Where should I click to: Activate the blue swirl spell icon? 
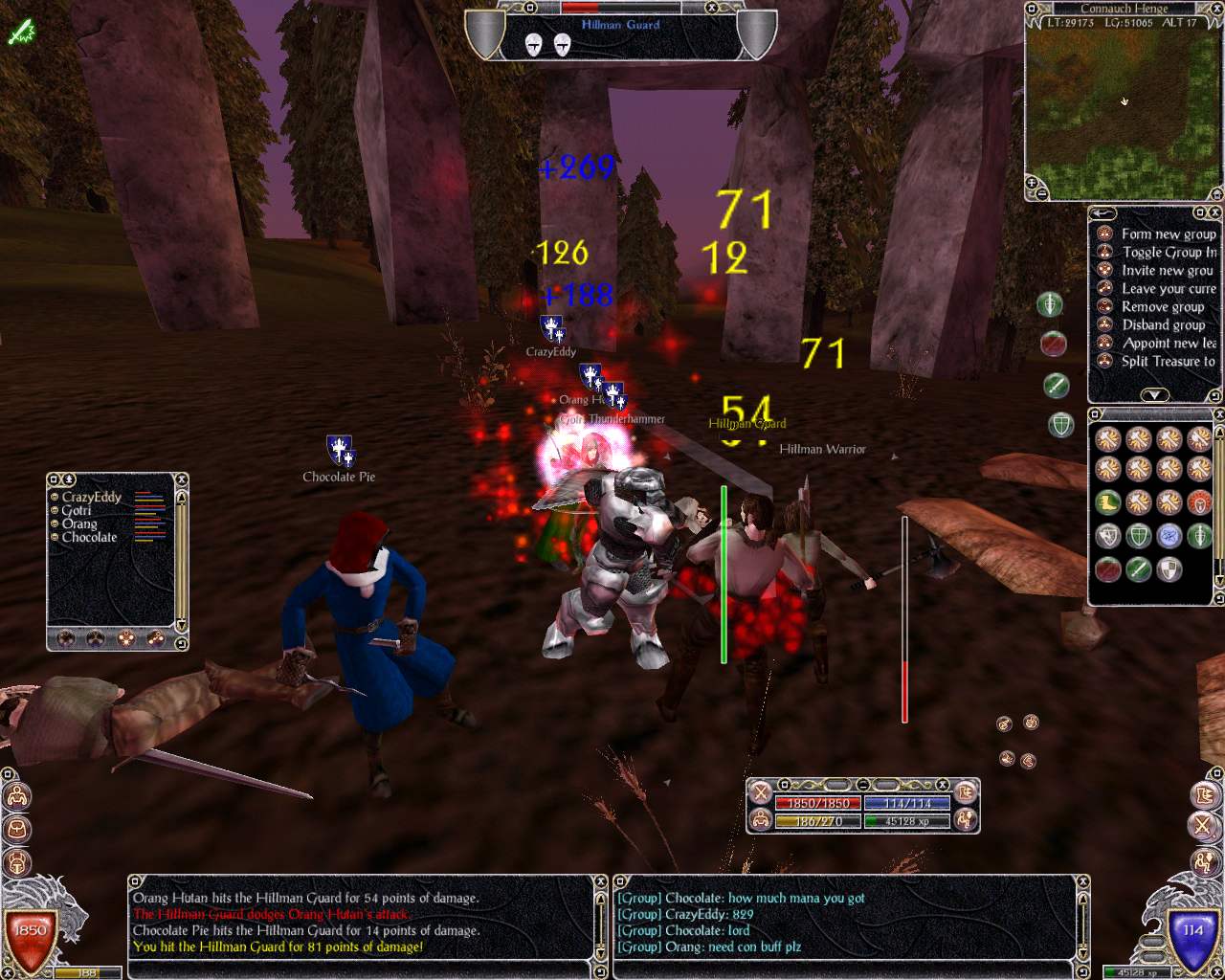1169,535
